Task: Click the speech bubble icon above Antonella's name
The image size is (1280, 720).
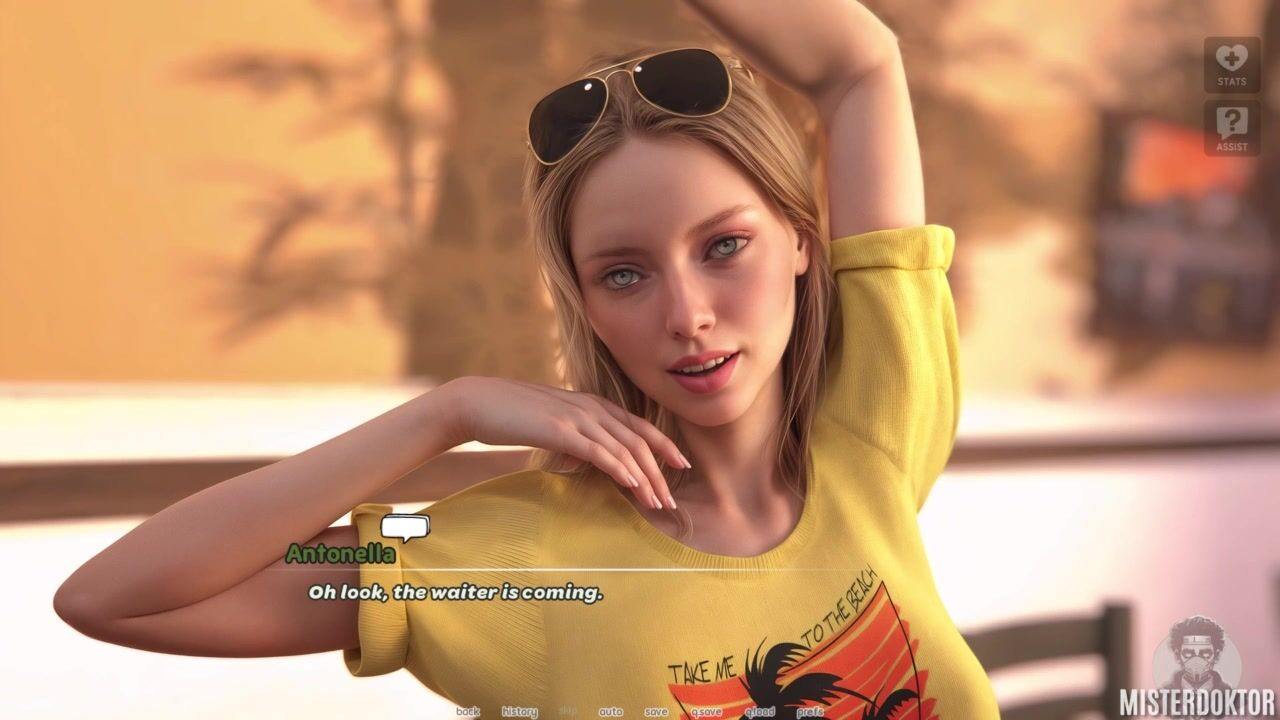Action: coord(405,527)
